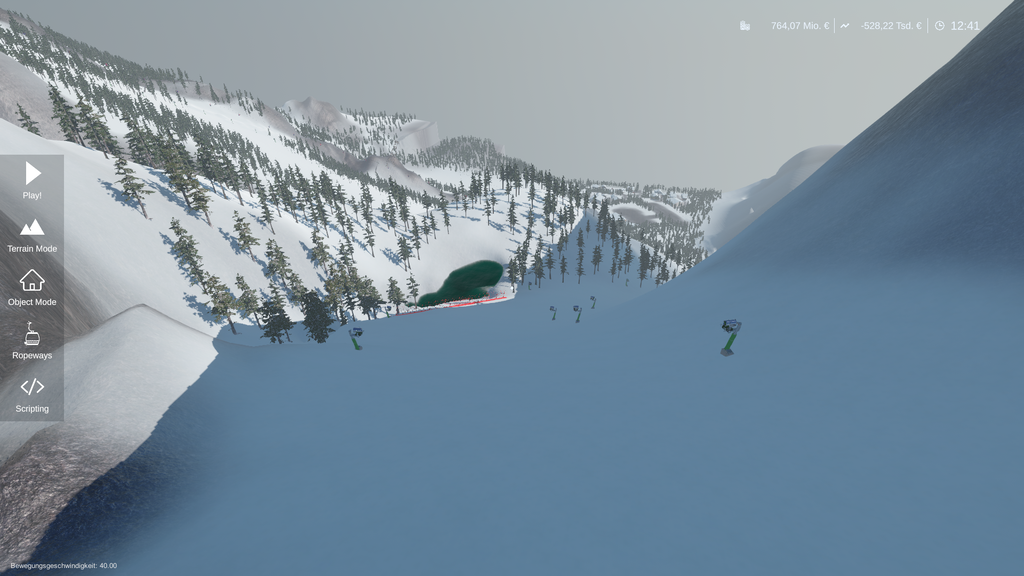Open Object Mode
1024x576 pixels.
coord(32,287)
